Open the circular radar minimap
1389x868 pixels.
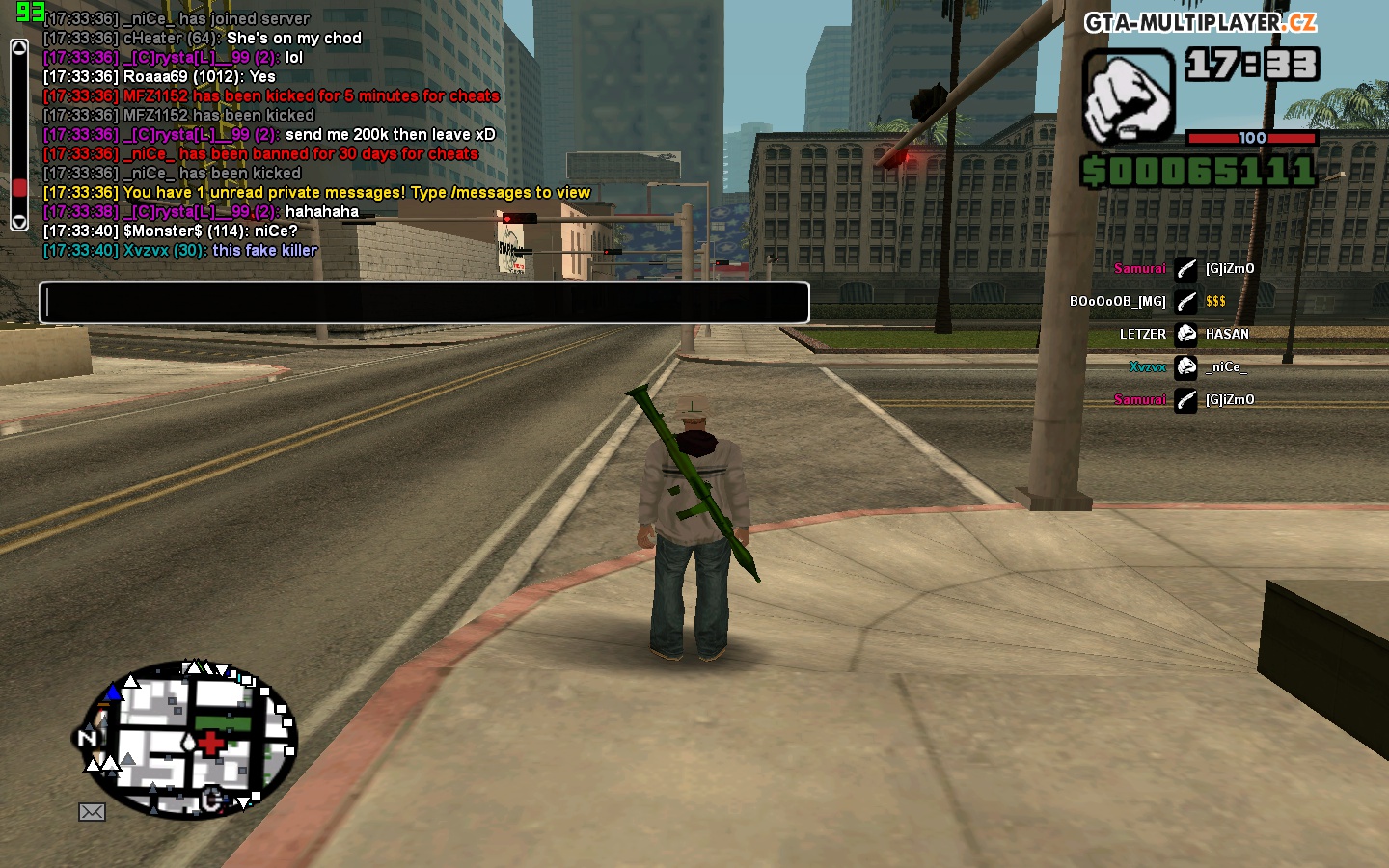pos(189,740)
